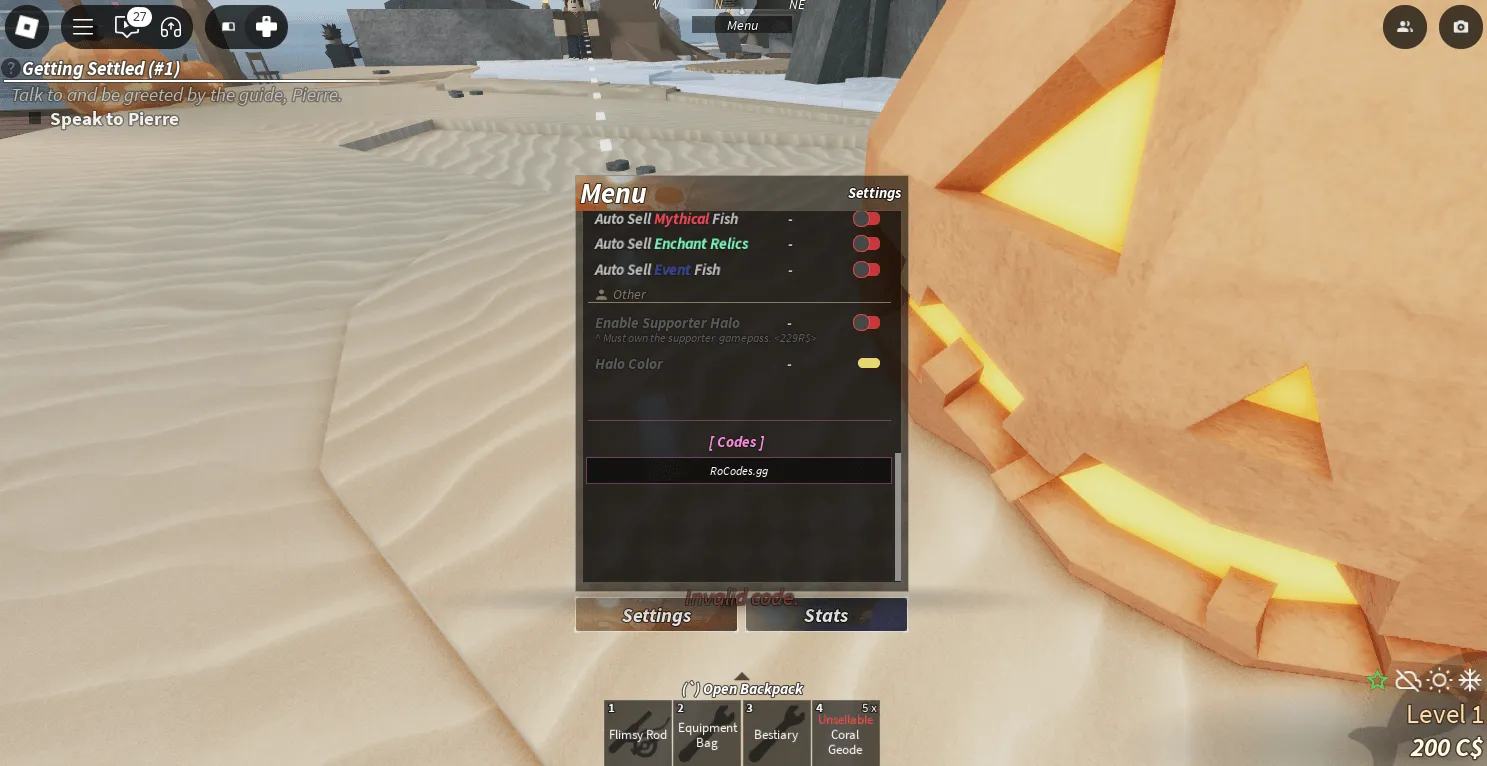Pick the yellow Halo Color swatch
The height and width of the screenshot is (766, 1487).
869,364
